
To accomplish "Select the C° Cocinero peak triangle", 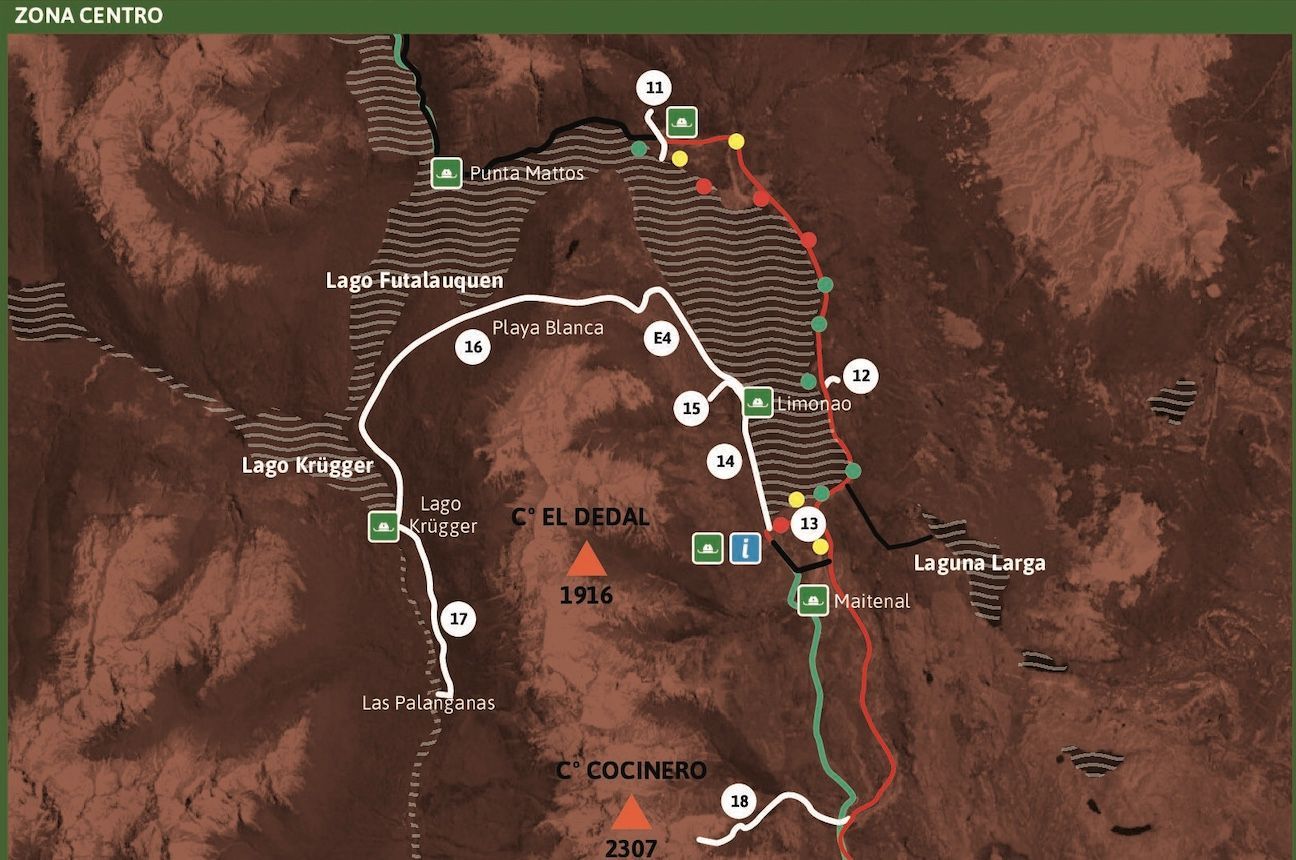I will tap(631, 814).
